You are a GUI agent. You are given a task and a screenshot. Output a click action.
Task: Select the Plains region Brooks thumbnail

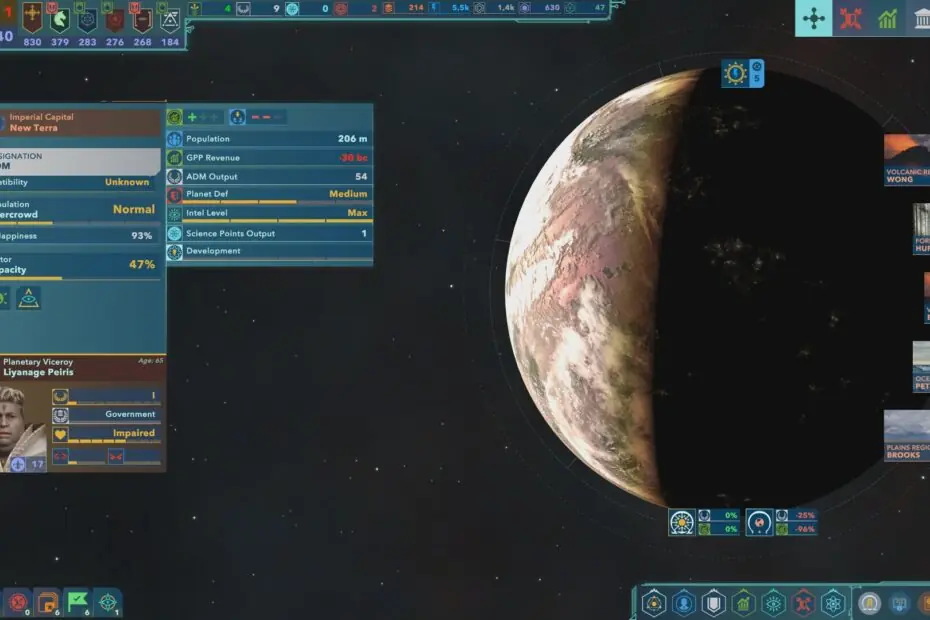coord(906,435)
